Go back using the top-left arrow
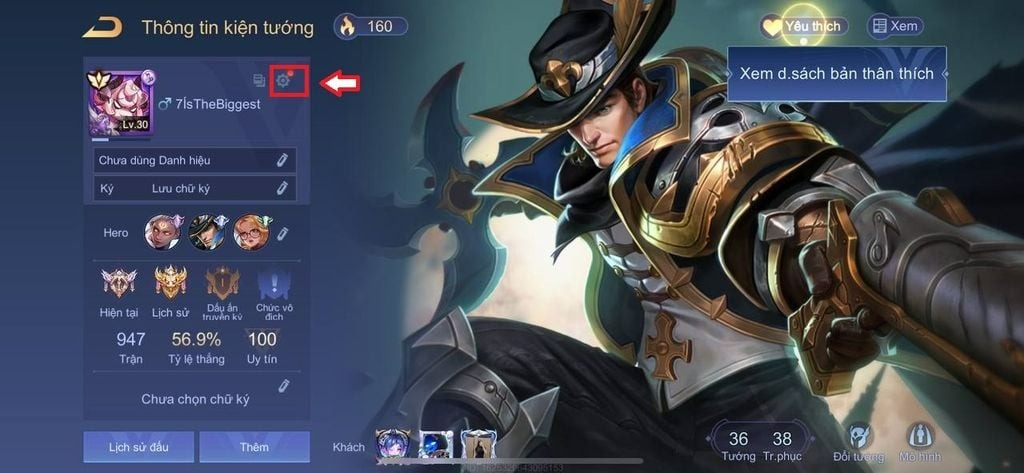 (103, 27)
